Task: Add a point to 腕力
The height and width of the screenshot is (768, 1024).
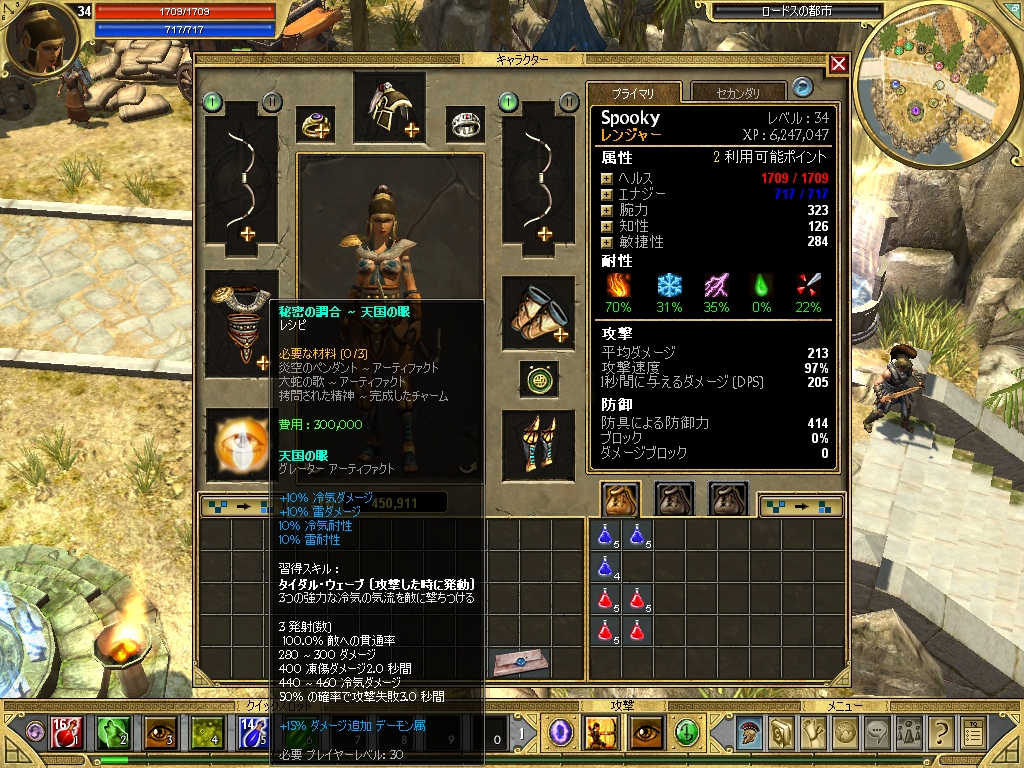Action: 606,210
